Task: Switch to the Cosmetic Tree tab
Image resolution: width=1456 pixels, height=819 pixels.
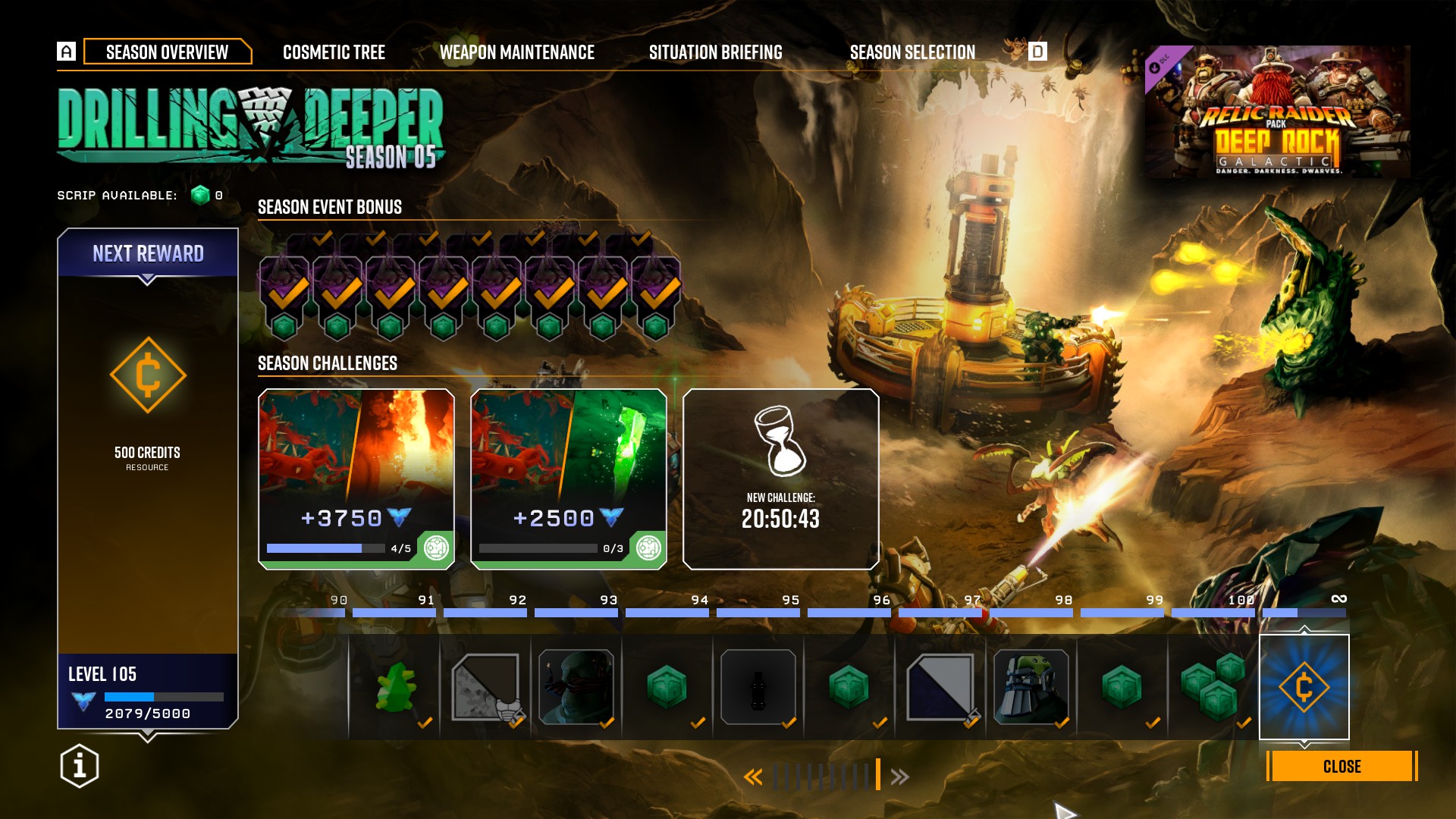Action: [x=334, y=52]
